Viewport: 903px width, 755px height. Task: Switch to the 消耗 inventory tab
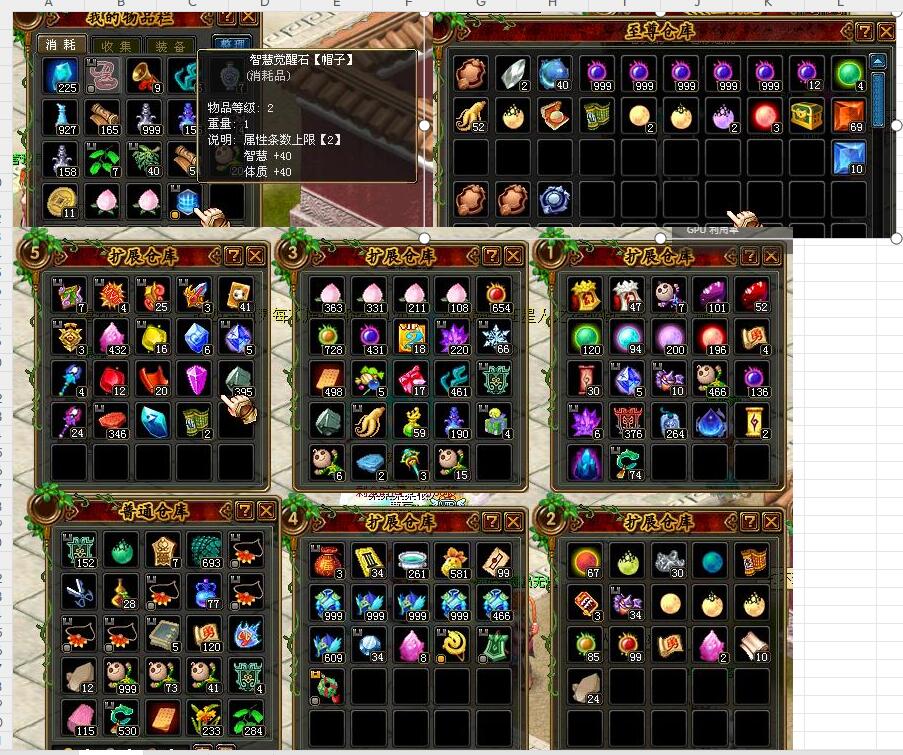[61, 45]
